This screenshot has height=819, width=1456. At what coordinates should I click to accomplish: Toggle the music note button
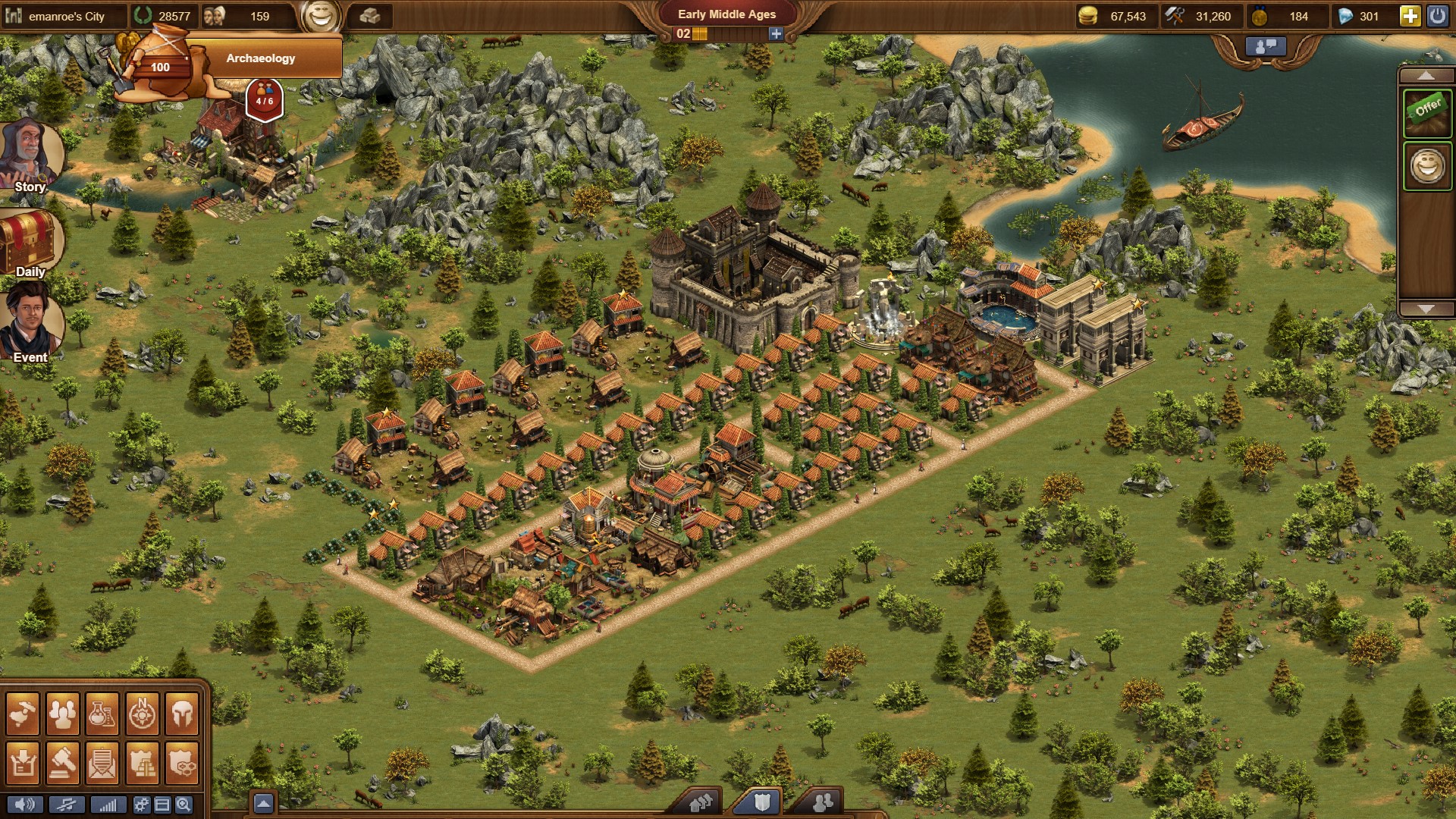coord(67,805)
